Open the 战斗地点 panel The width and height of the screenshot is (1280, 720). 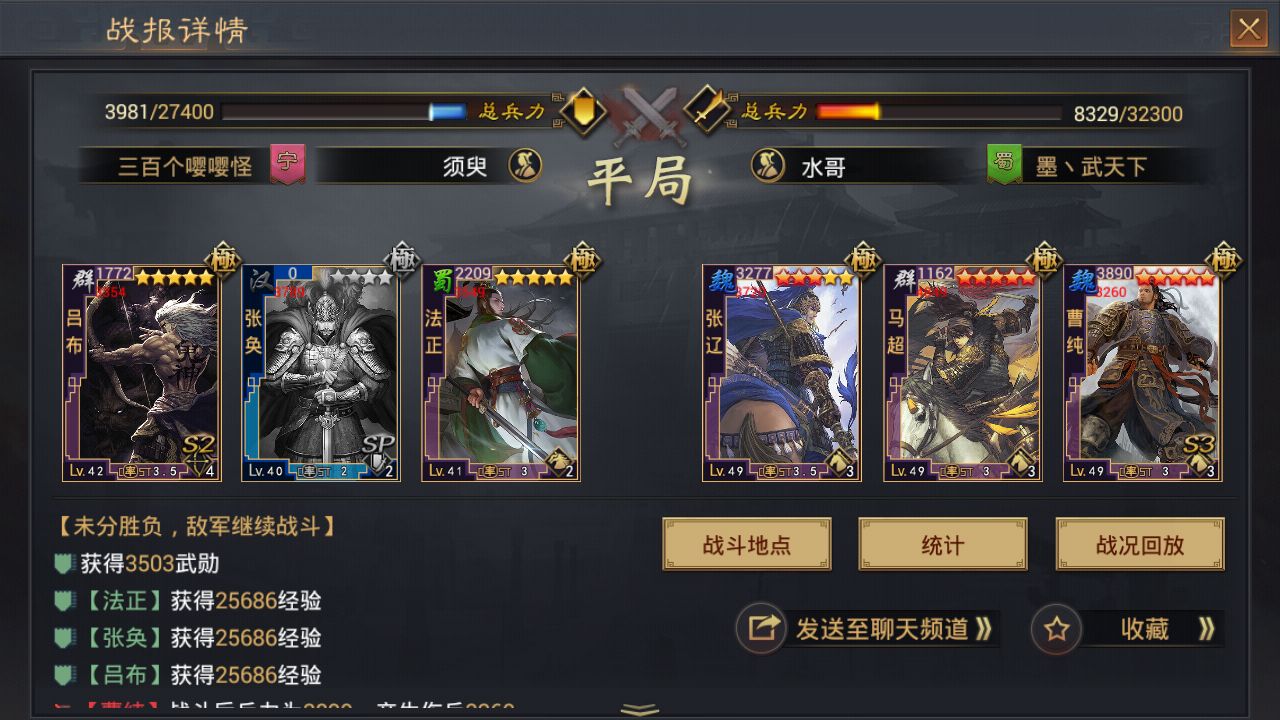click(747, 545)
